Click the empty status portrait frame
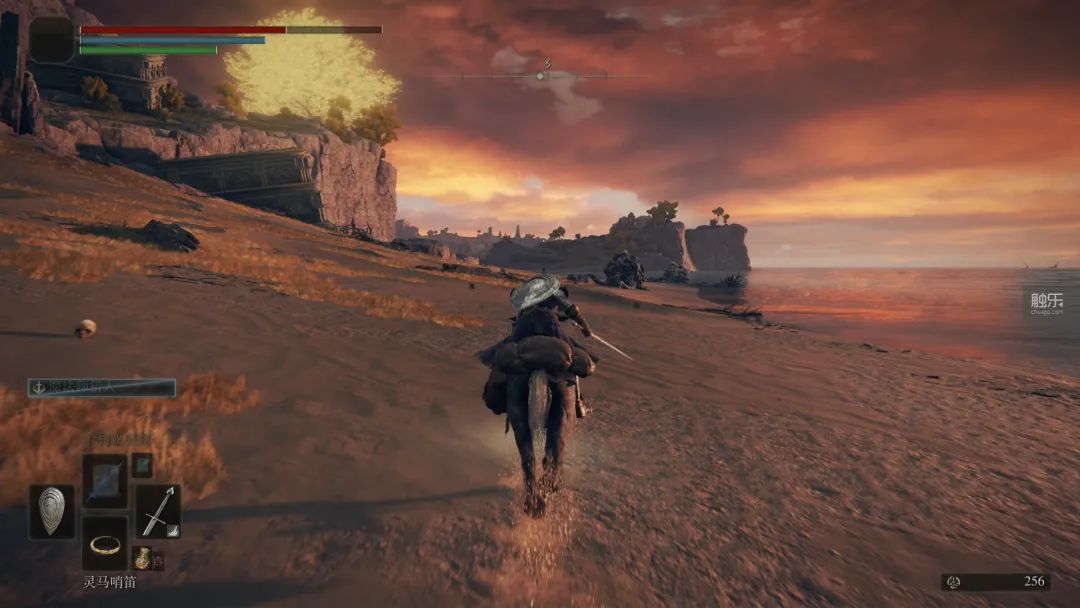Image resolution: width=1080 pixels, height=608 pixels. pos(52,40)
